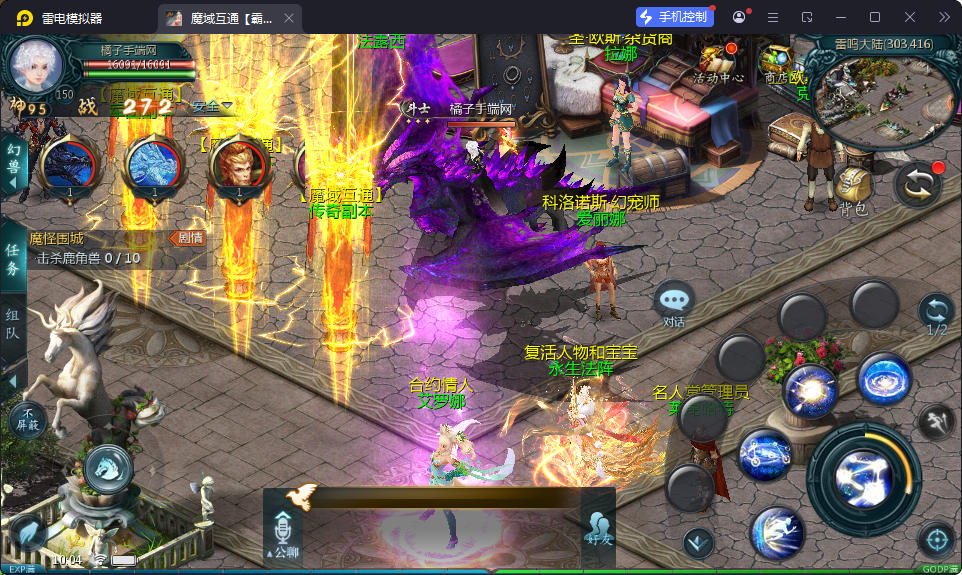Activate the starburst explosion skill
The width and height of the screenshot is (962, 575).
click(809, 391)
